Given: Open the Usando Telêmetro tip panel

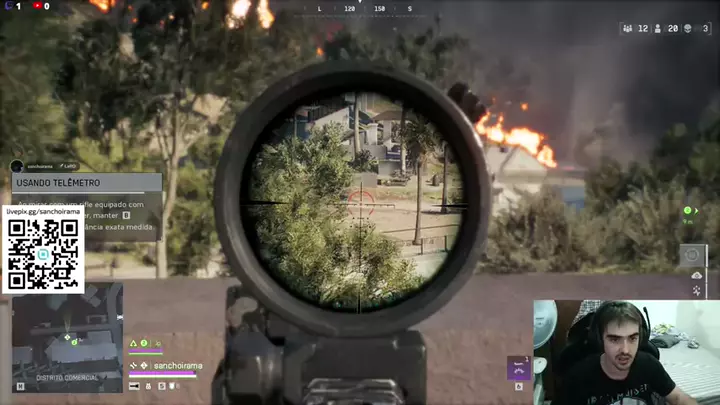Looking at the screenshot, I should [86, 183].
